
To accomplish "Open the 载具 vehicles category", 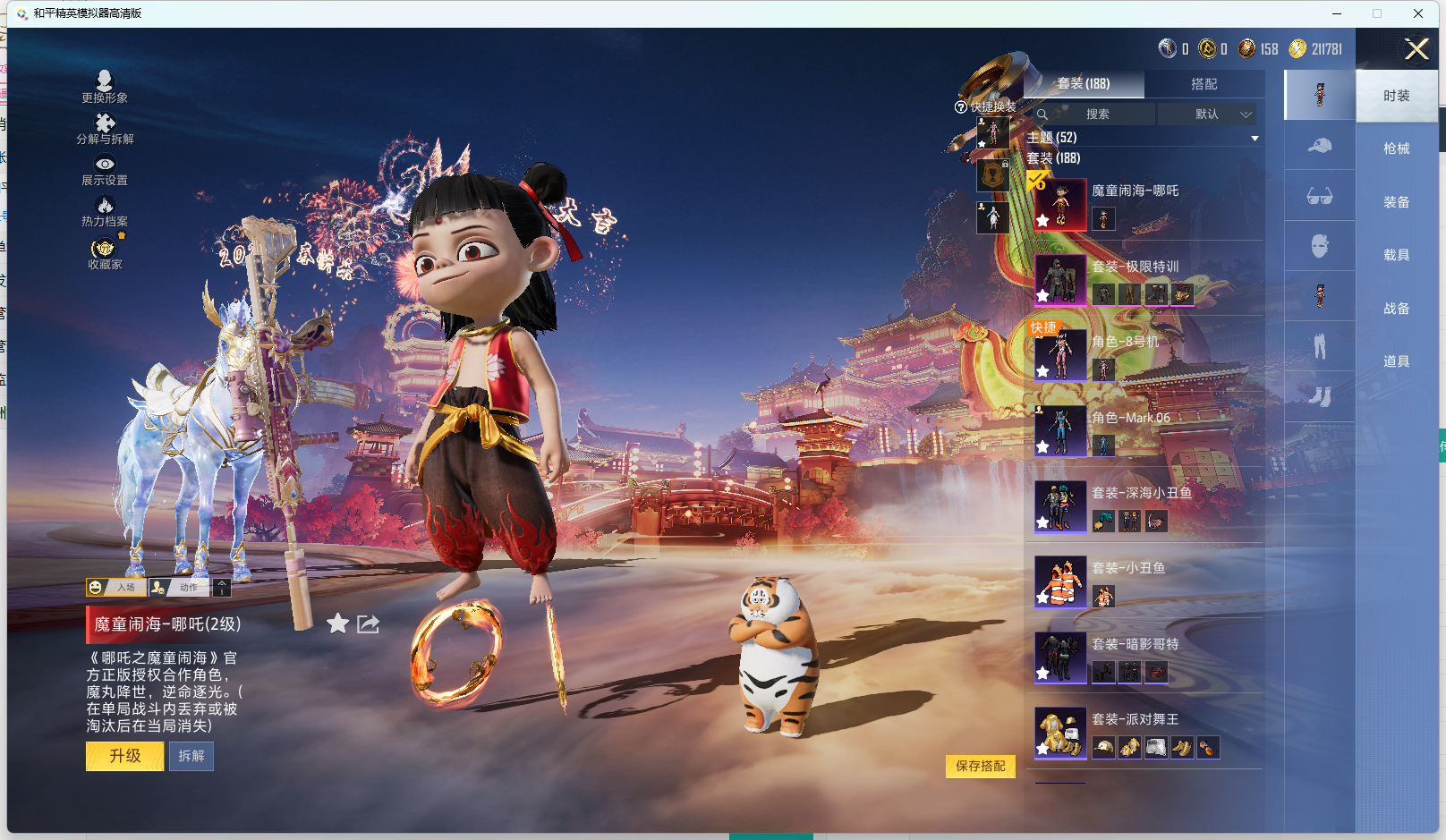I will (1396, 255).
